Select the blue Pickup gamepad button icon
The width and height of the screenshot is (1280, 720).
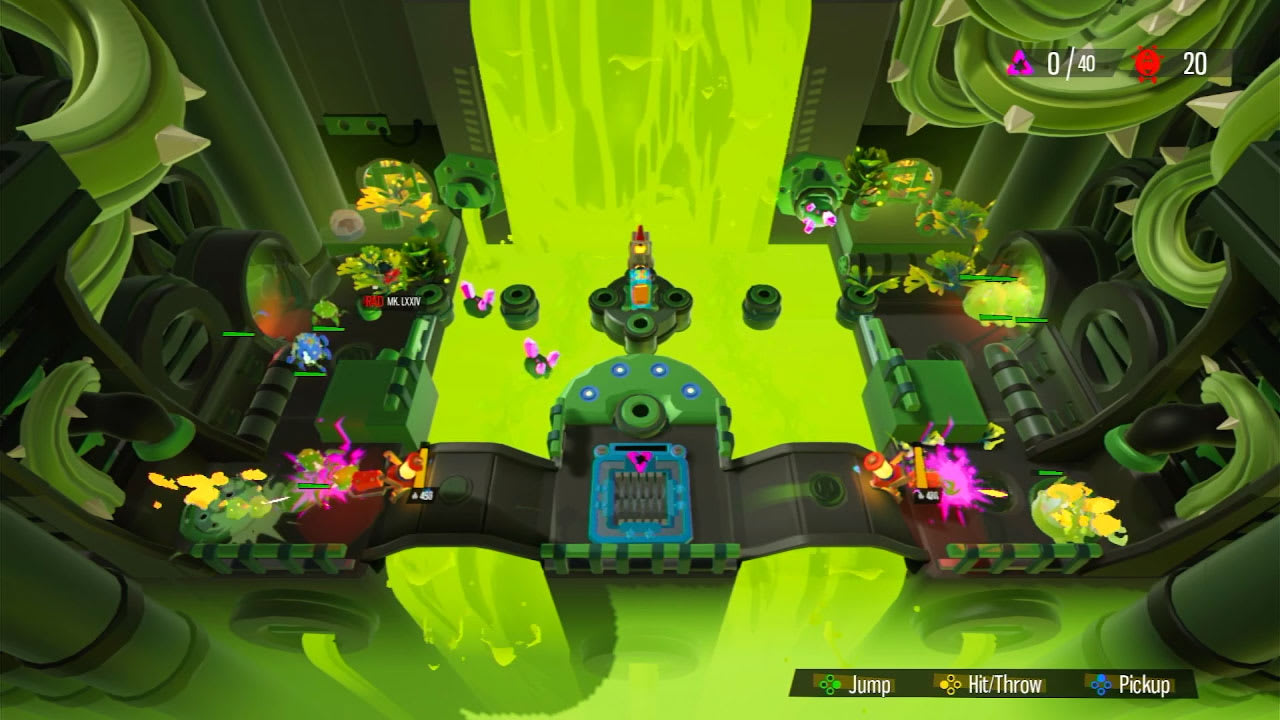click(x=1100, y=685)
